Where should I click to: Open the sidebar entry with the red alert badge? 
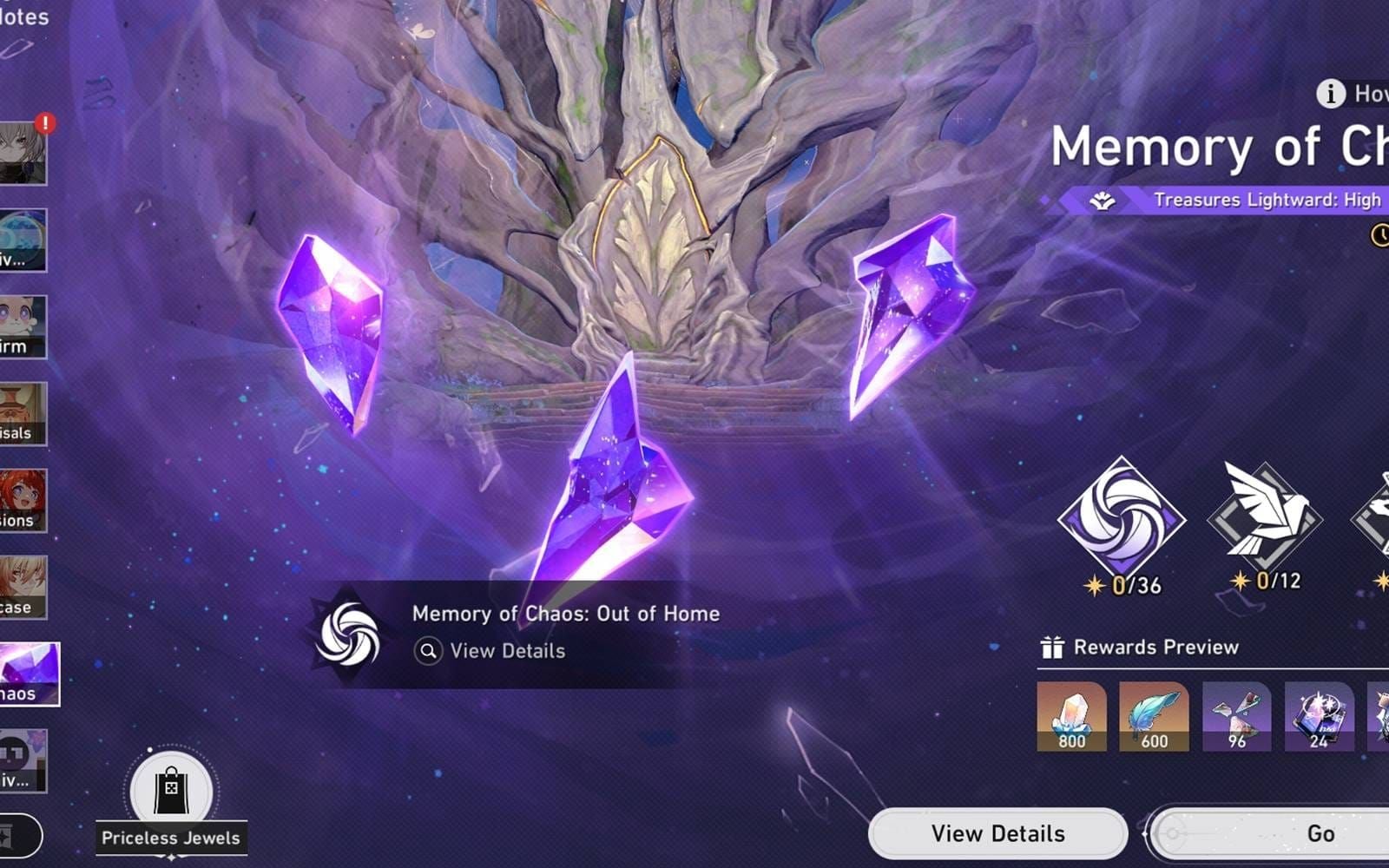click(22, 153)
